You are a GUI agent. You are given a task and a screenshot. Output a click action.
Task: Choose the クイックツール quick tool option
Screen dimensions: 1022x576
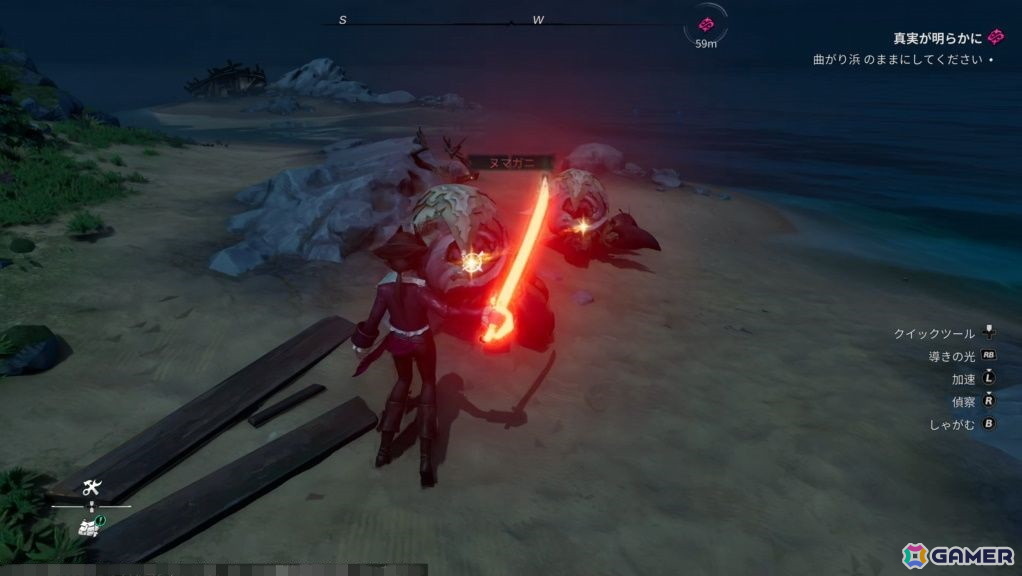click(x=934, y=334)
